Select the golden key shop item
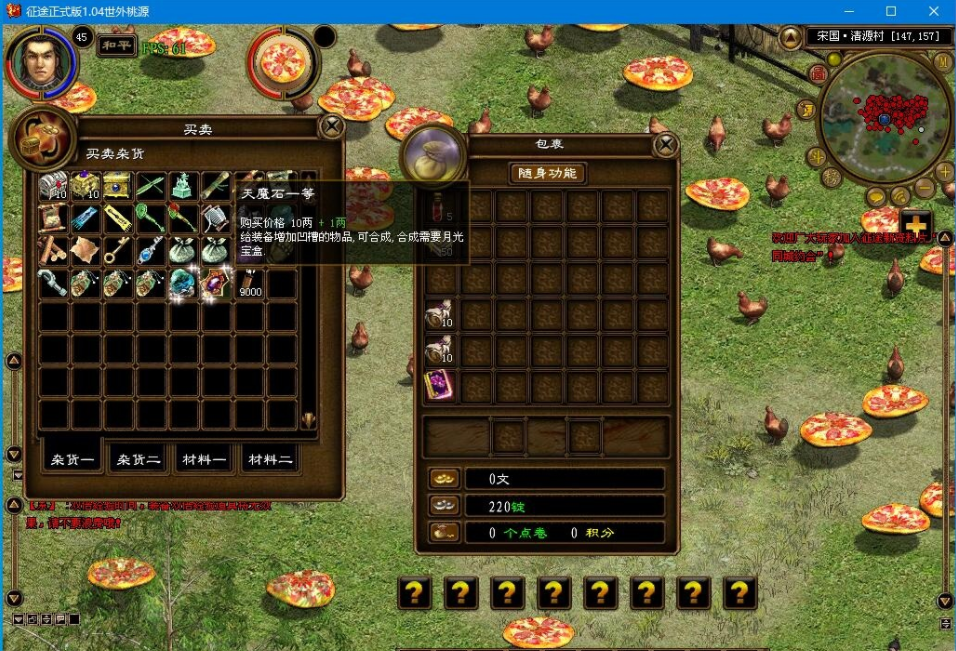 (x=118, y=251)
